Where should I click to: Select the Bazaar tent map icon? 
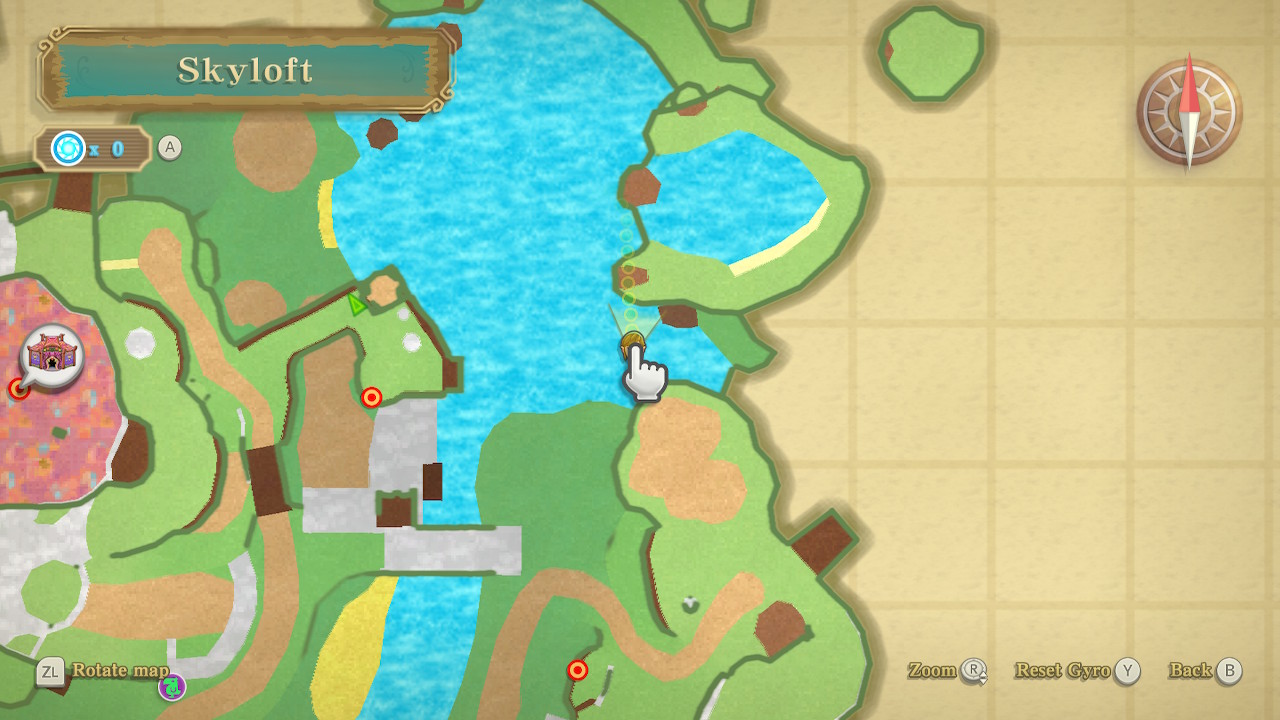[x=52, y=355]
